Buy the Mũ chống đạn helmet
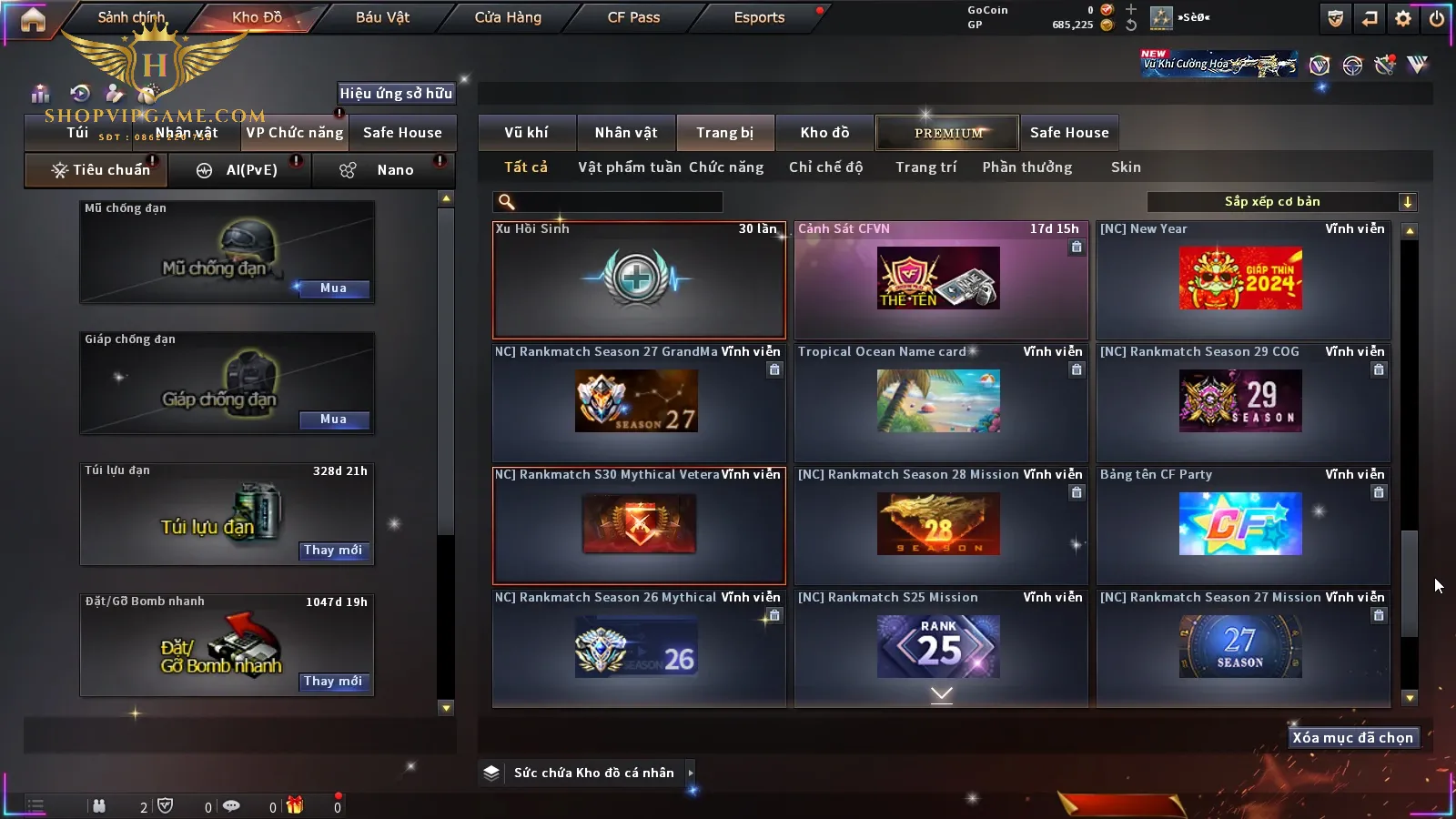The height and width of the screenshot is (819, 1456). tap(333, 288)
